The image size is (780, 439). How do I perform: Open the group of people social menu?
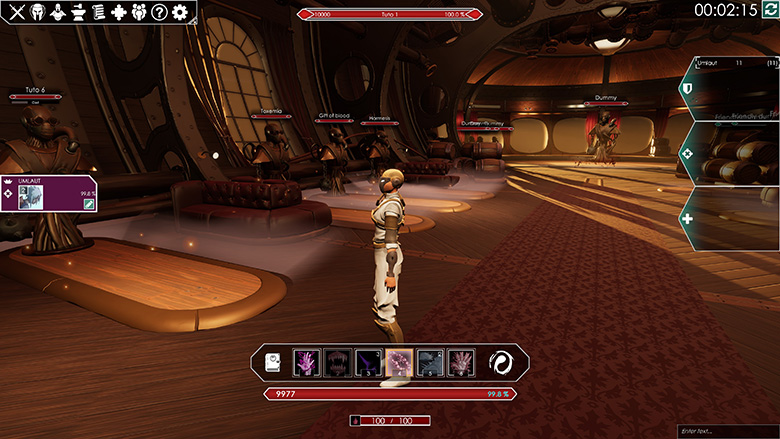(x=139, y=13)
